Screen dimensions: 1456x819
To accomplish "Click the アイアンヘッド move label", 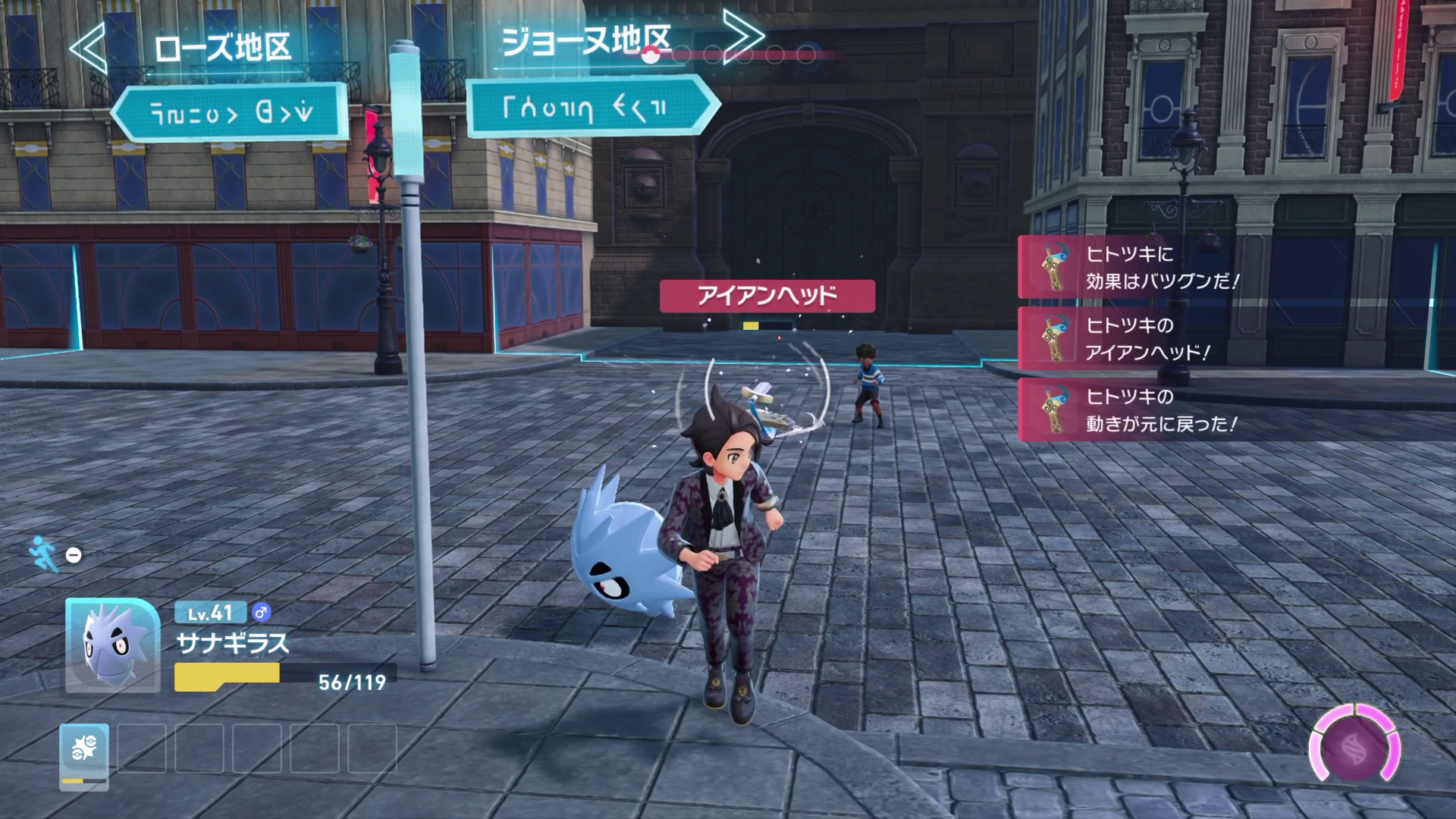I will pyautogui.click(x=767, y=296).
